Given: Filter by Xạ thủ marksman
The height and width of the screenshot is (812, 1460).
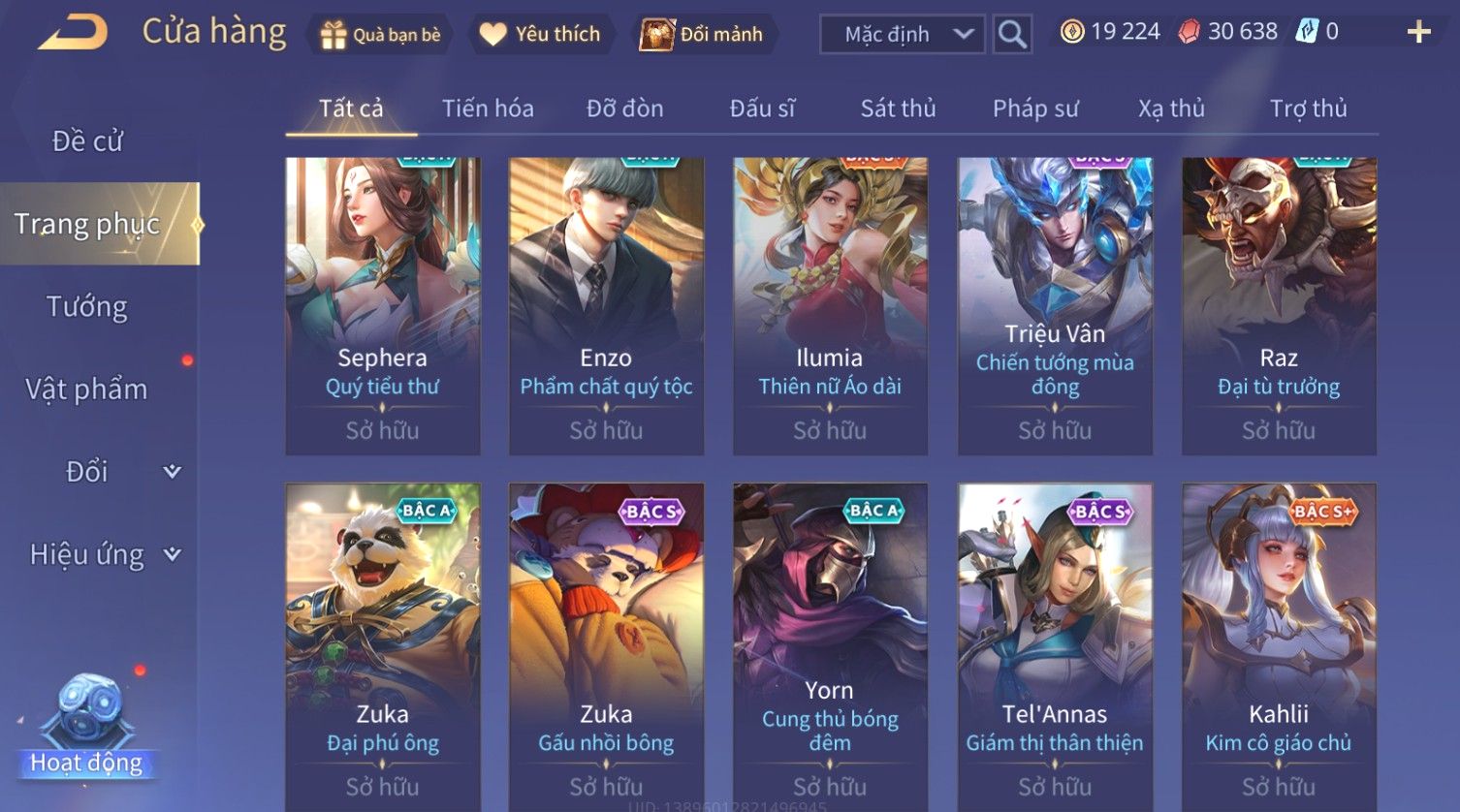Looking at the screenshot, I should click(x=1171, y=109).
